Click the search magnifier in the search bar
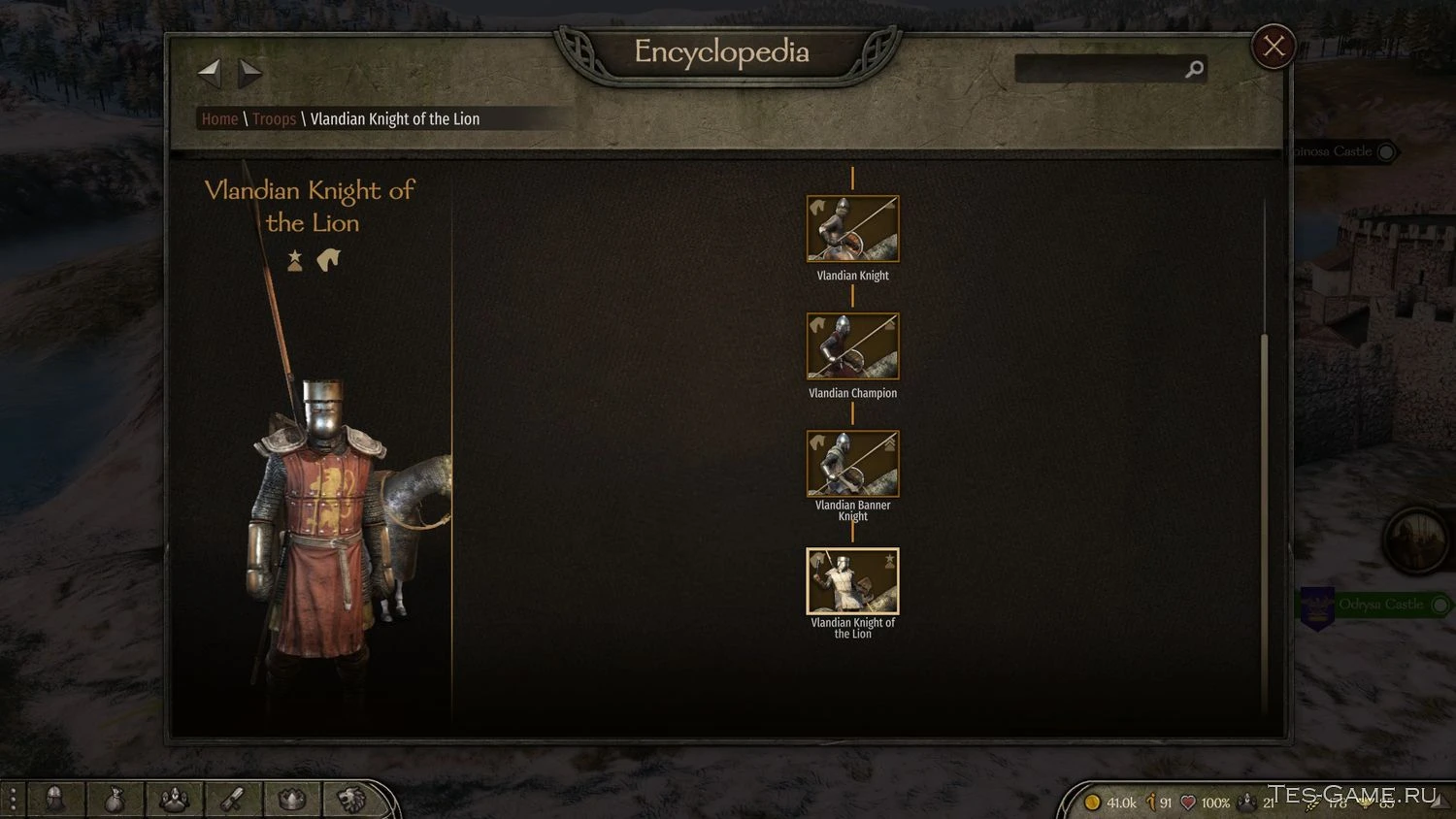Viewport: 1456px width, 819px height. pos(1194,69)
